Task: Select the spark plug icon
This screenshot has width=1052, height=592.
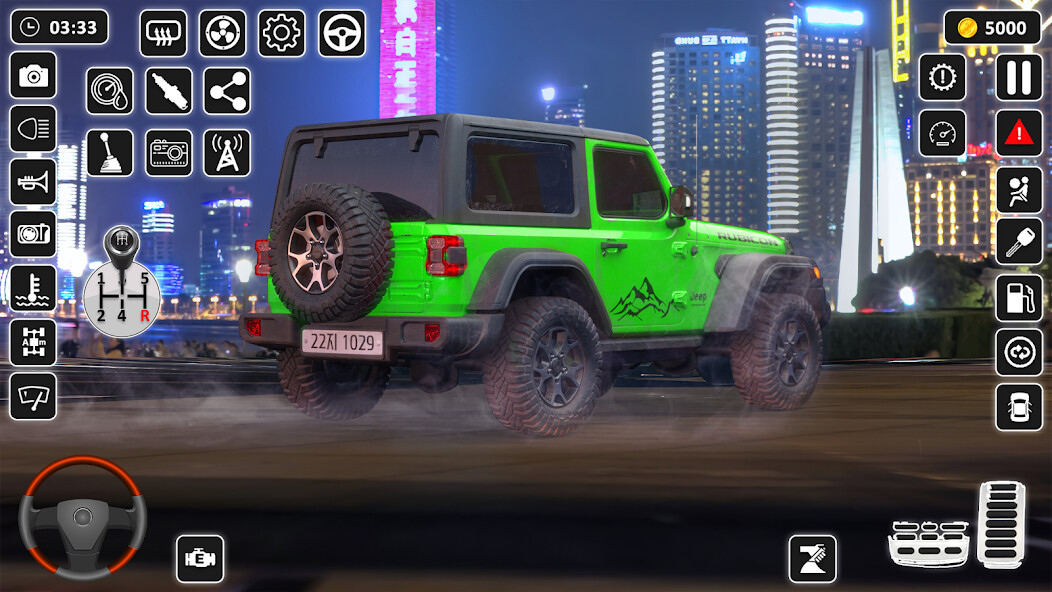Action: (x=168, y=92)
